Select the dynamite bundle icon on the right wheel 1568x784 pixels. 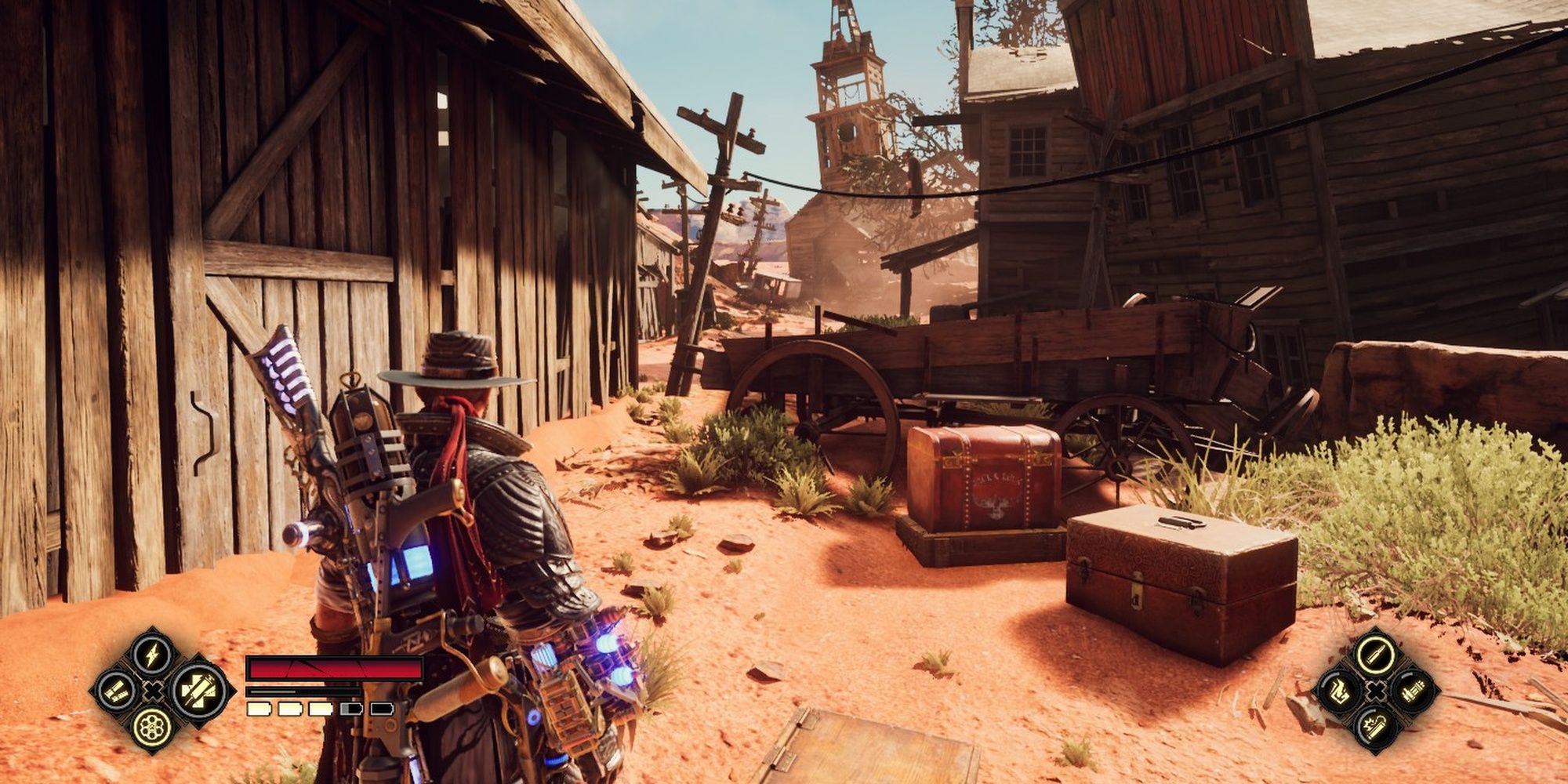pos(1414,691)
